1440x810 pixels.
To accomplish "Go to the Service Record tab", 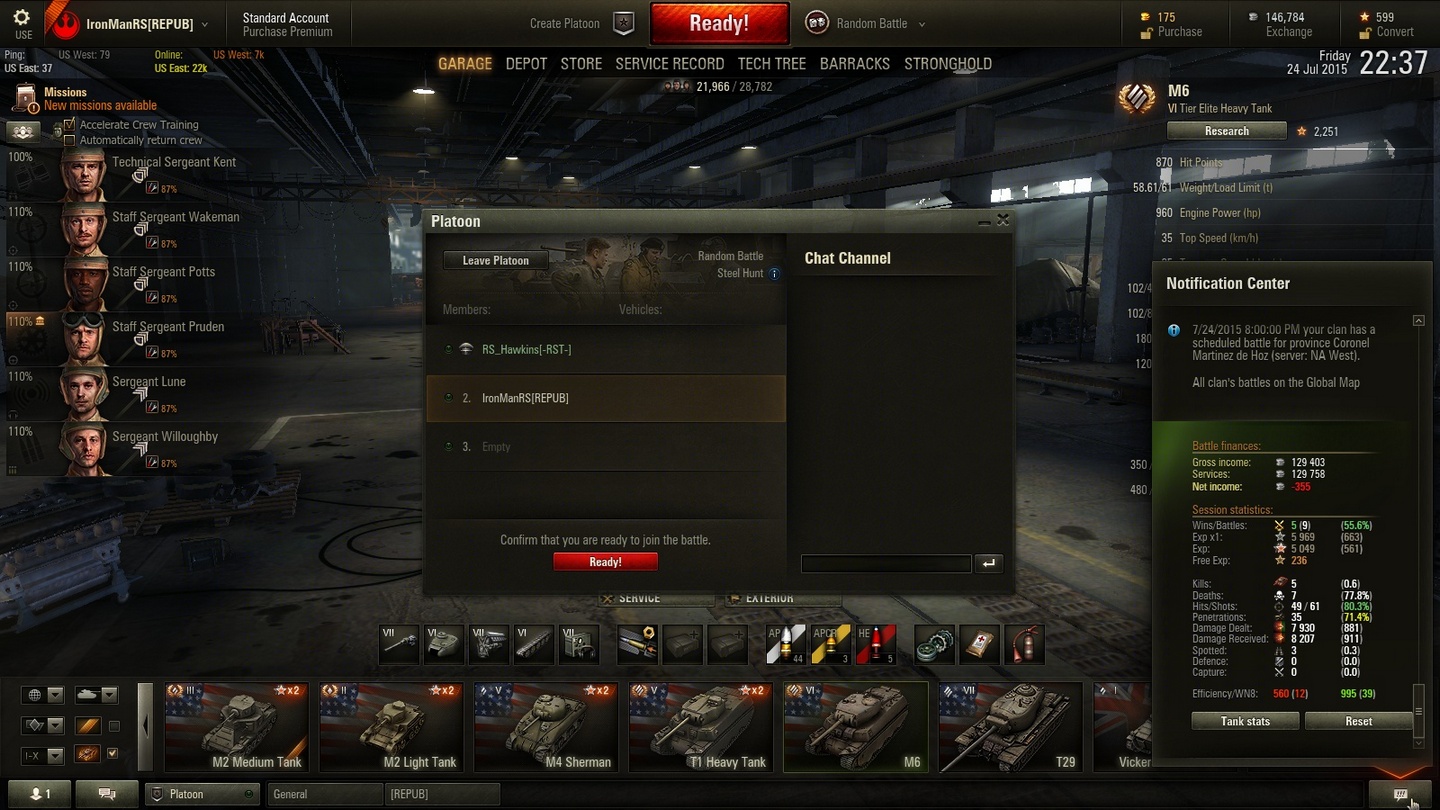I will (x=669, y=64).
